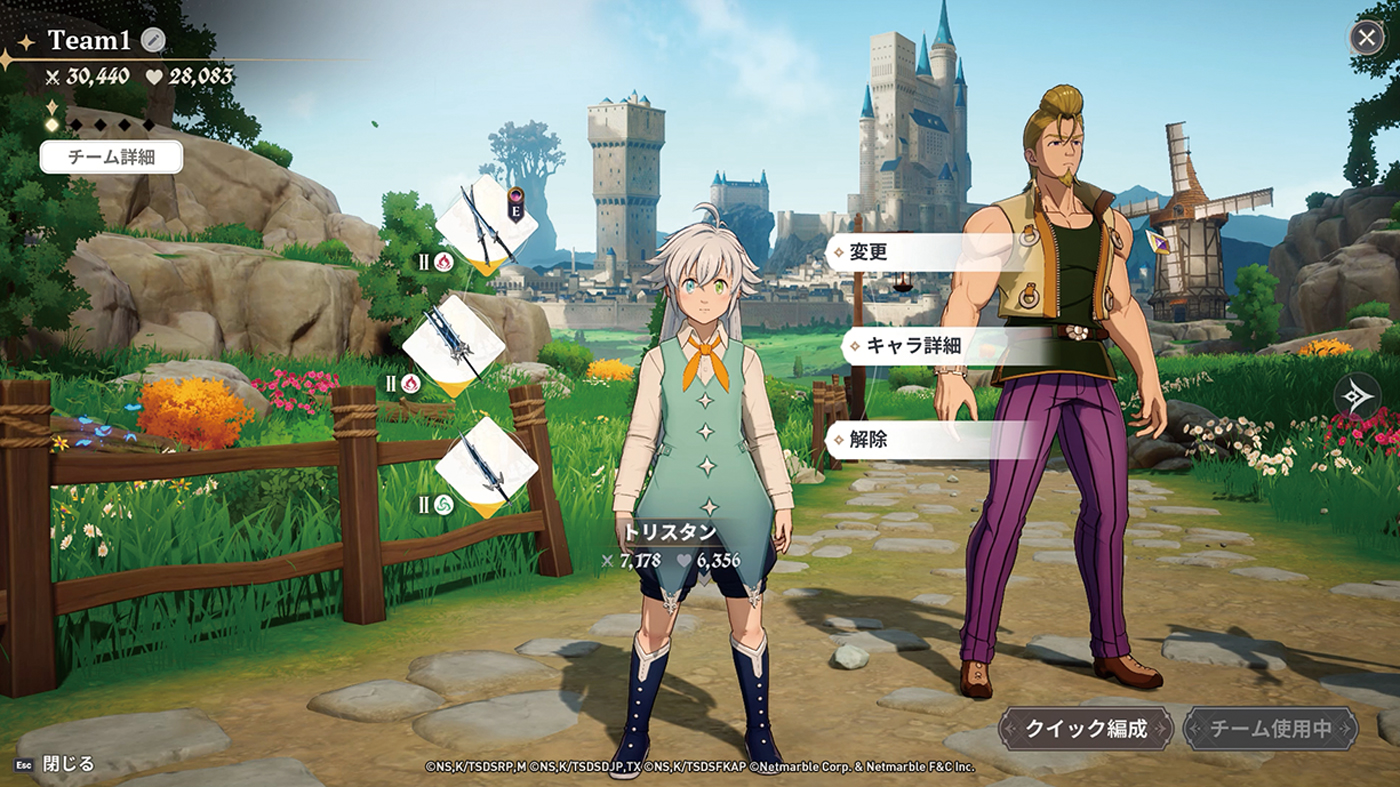Start クイック編成 quick formation

1085,728
